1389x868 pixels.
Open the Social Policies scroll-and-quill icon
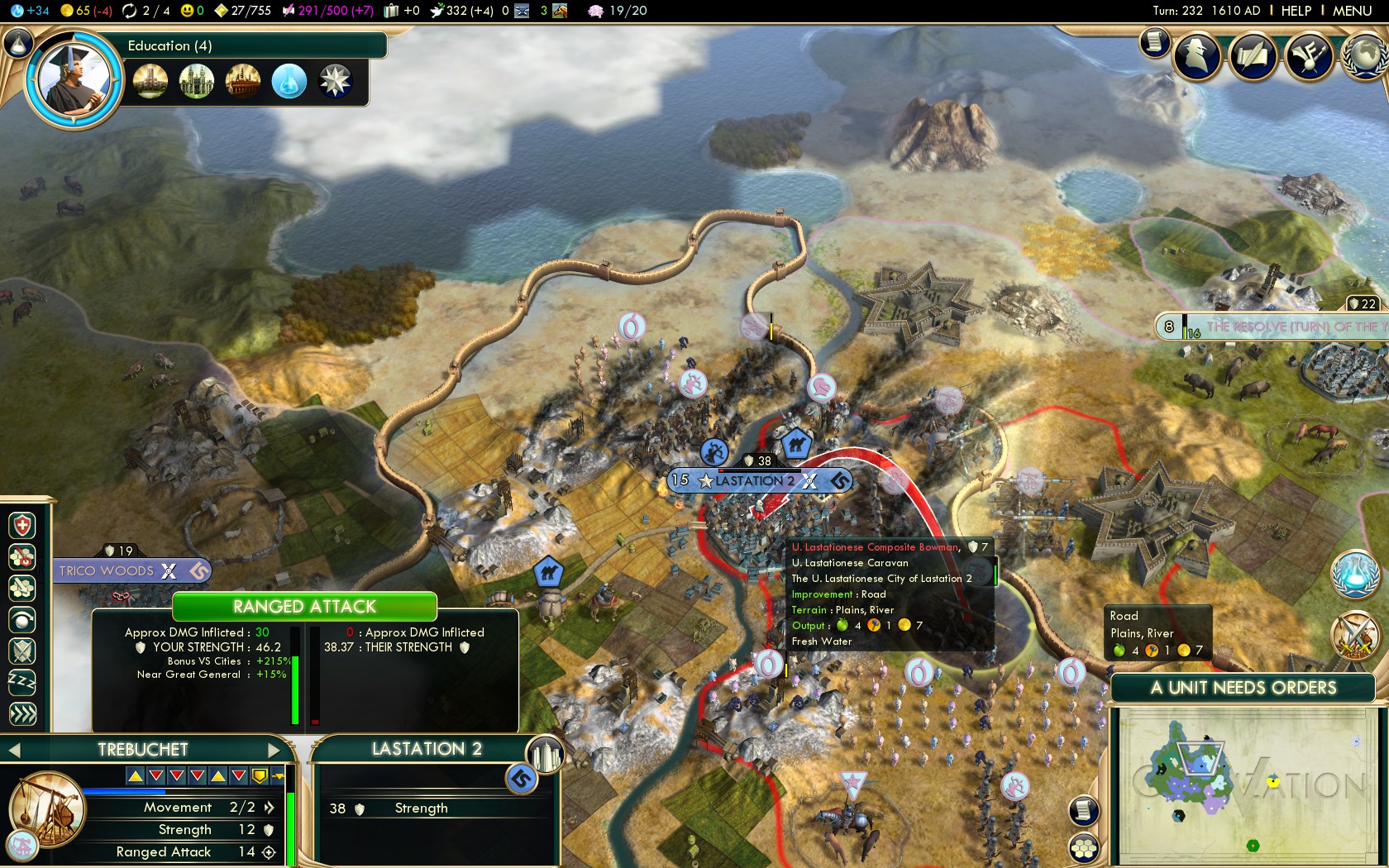tap(1253, 57)
